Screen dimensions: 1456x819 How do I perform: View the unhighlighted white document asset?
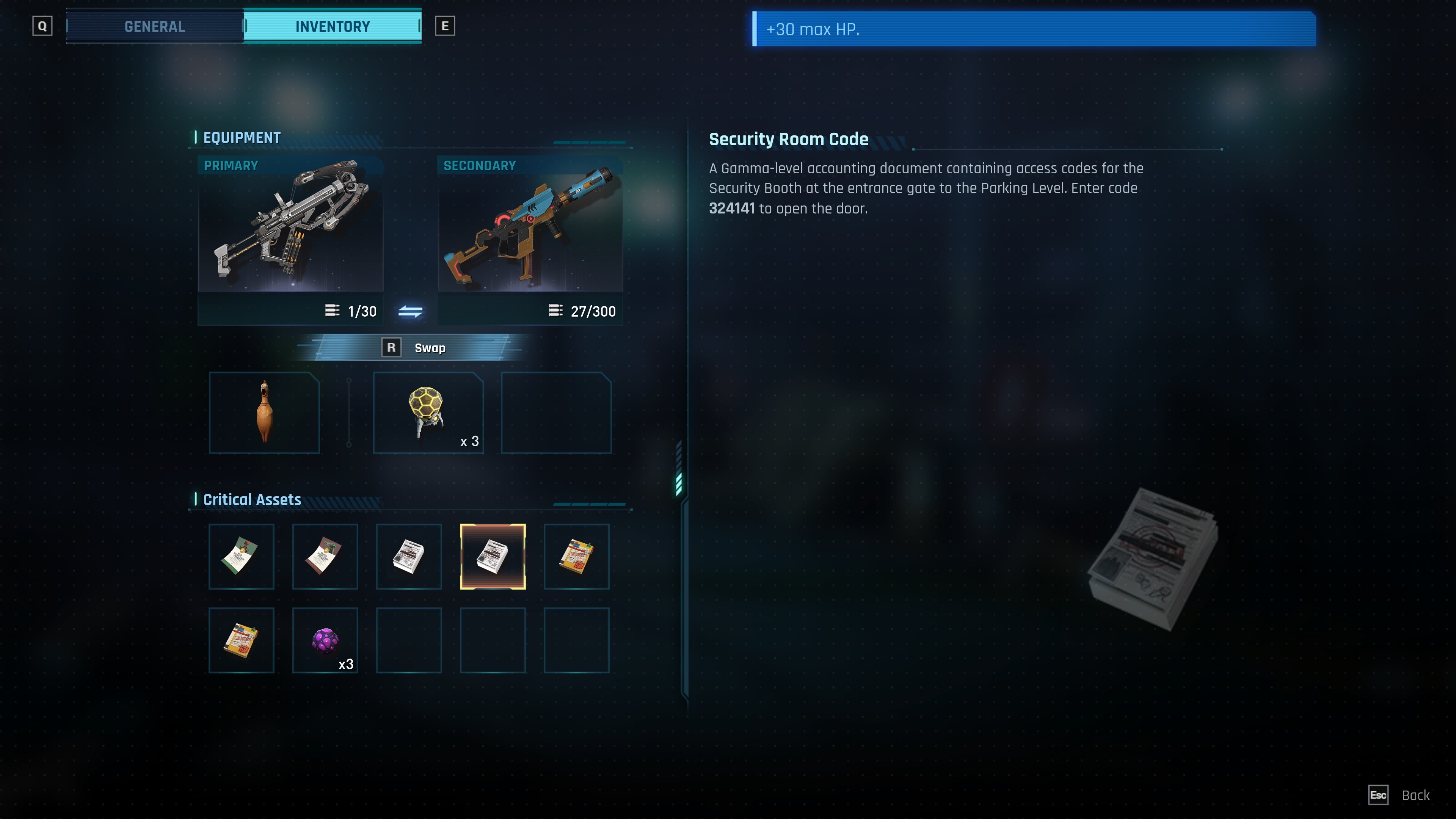pyautogui.click(x=409, y=556)
